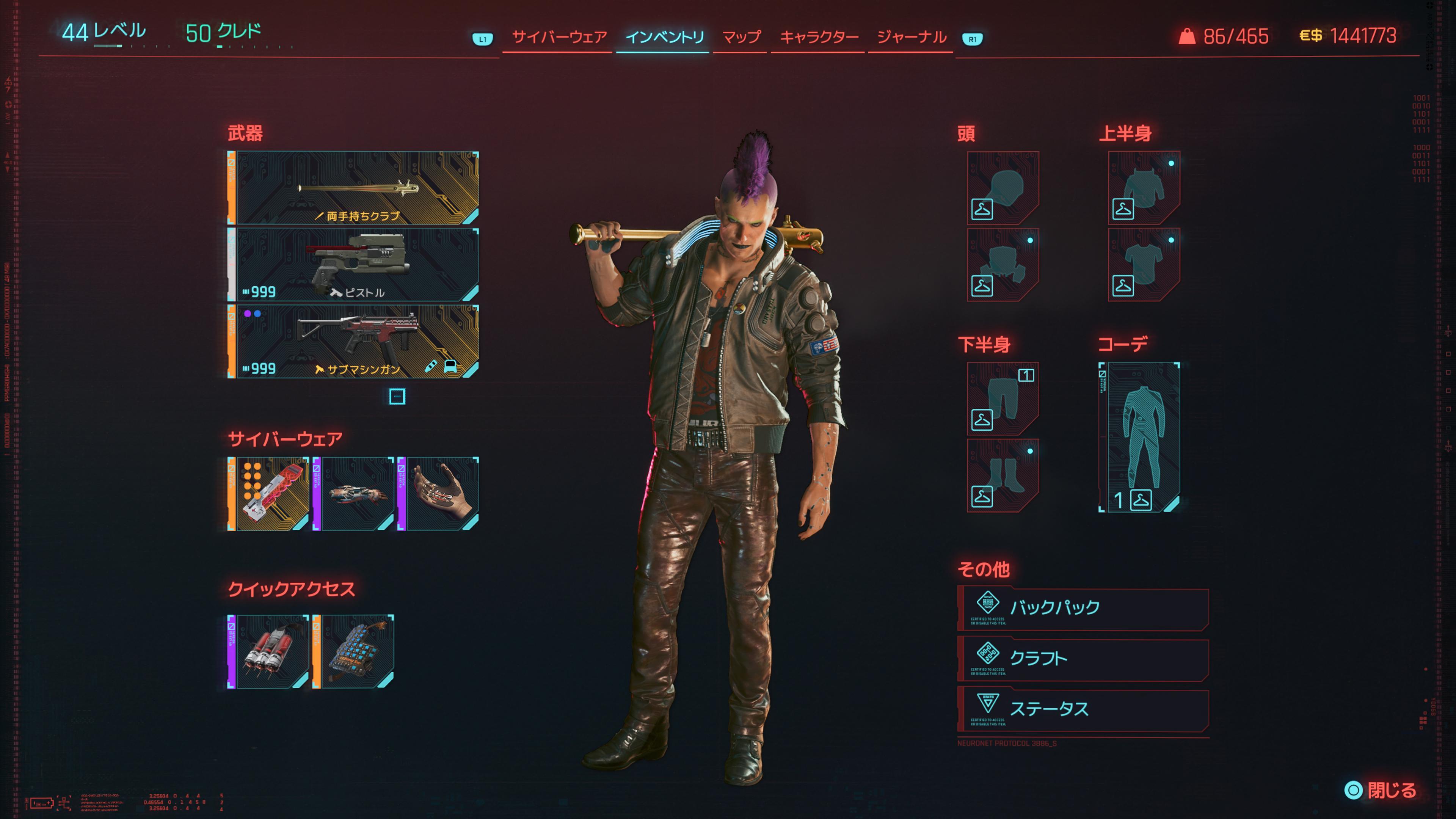
Task: Go to the キャラクター tab
Action: point(819,37)
